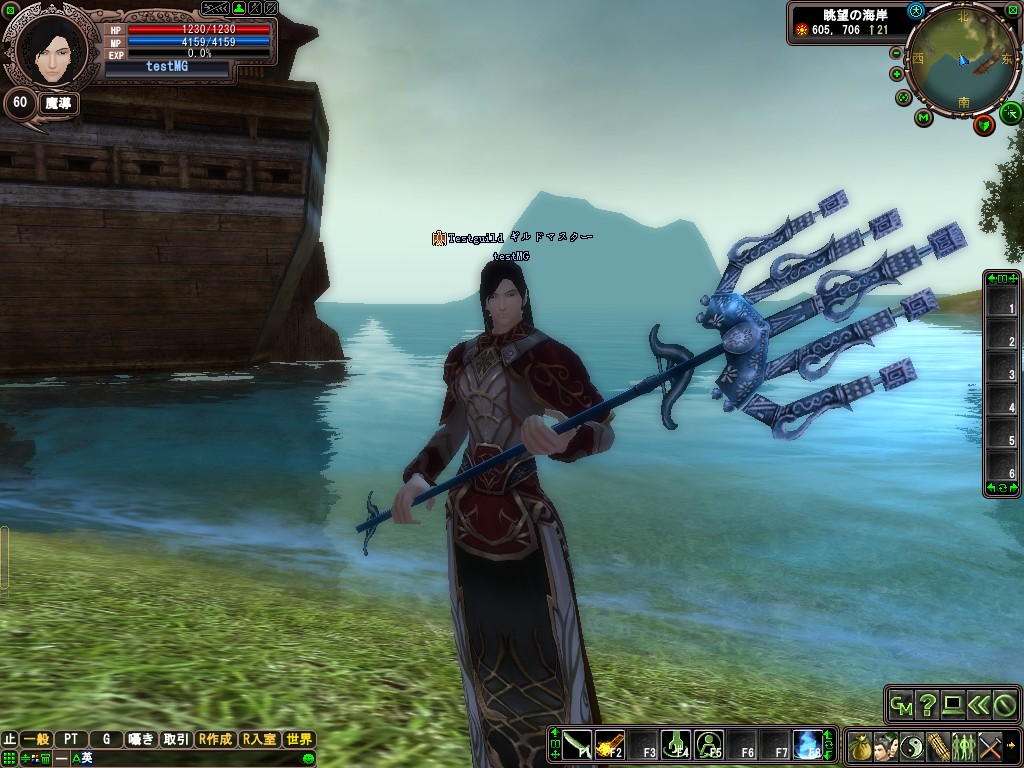Click the R作成 room create button
Viewport: 1024px width, 768px height.
pyautogui.click(x=216, y=740)
